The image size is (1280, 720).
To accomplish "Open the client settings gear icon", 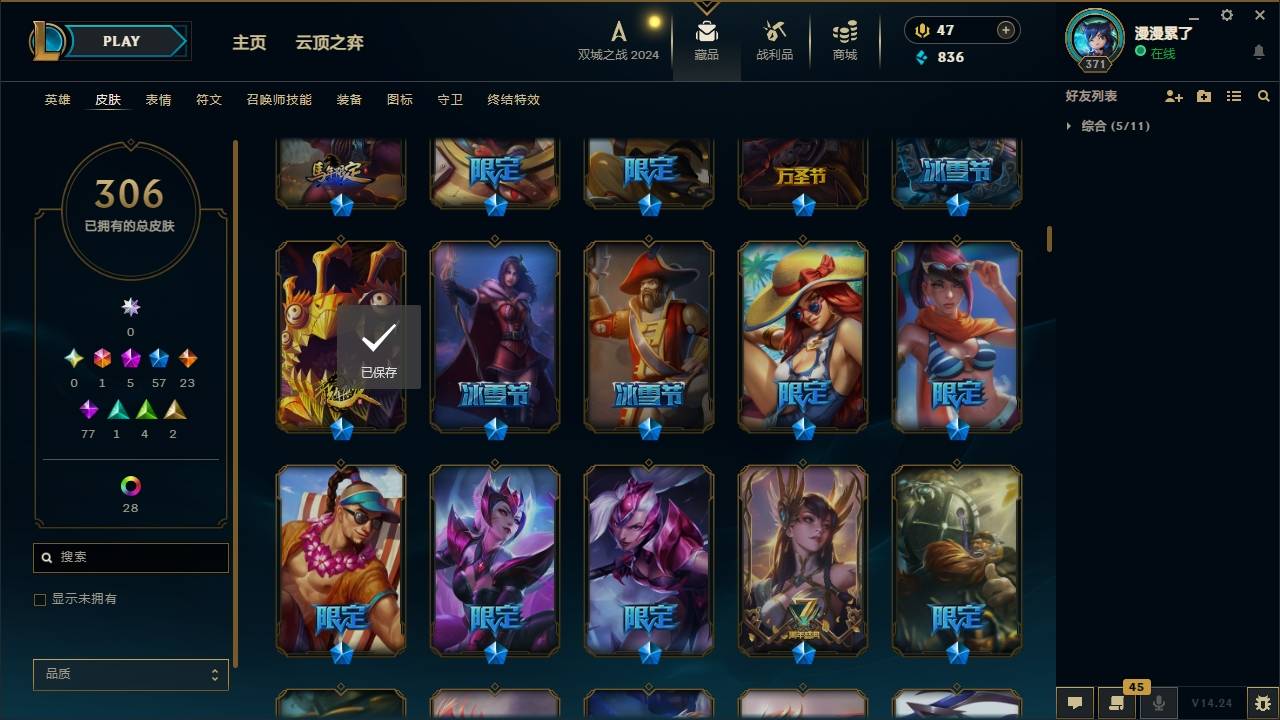I will click(x=1226, y=15).
